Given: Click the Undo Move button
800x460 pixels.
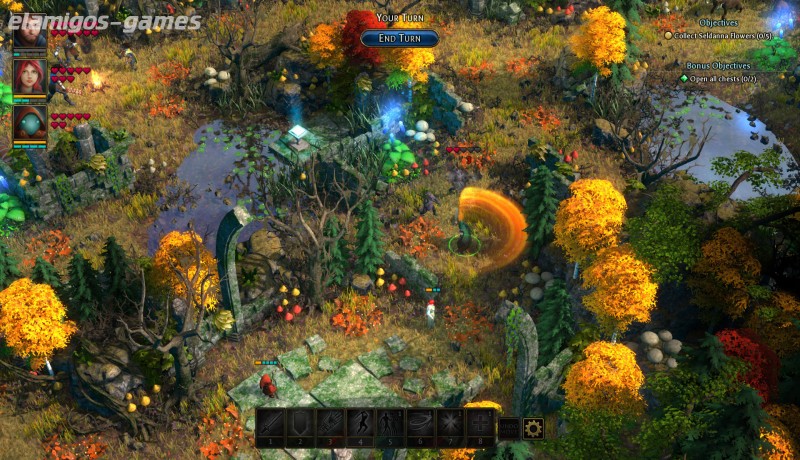Looking at the screenshot, I should pos(509,429).
